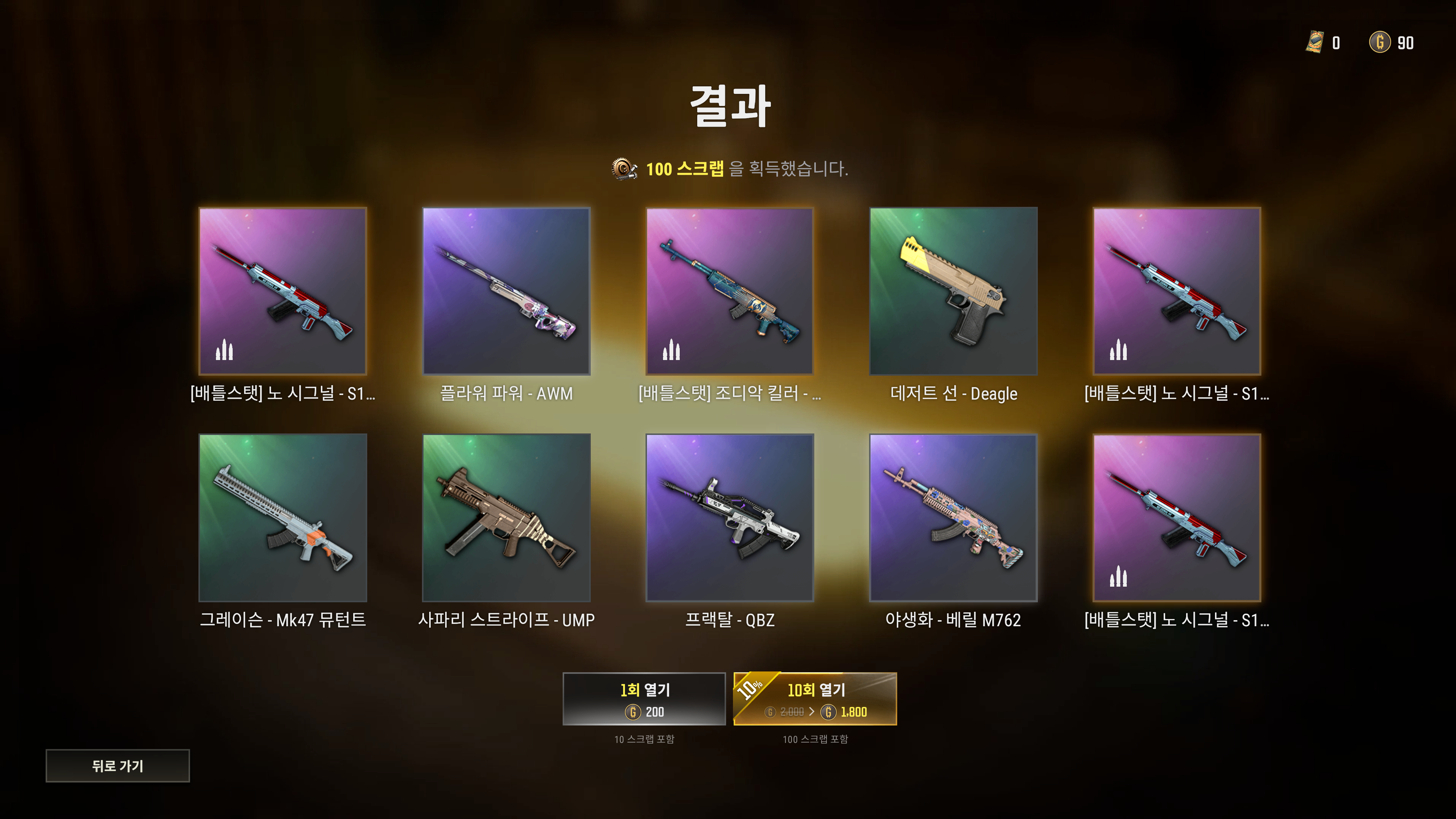Go back with the 뒤로 가기 button

pos(117,765)
